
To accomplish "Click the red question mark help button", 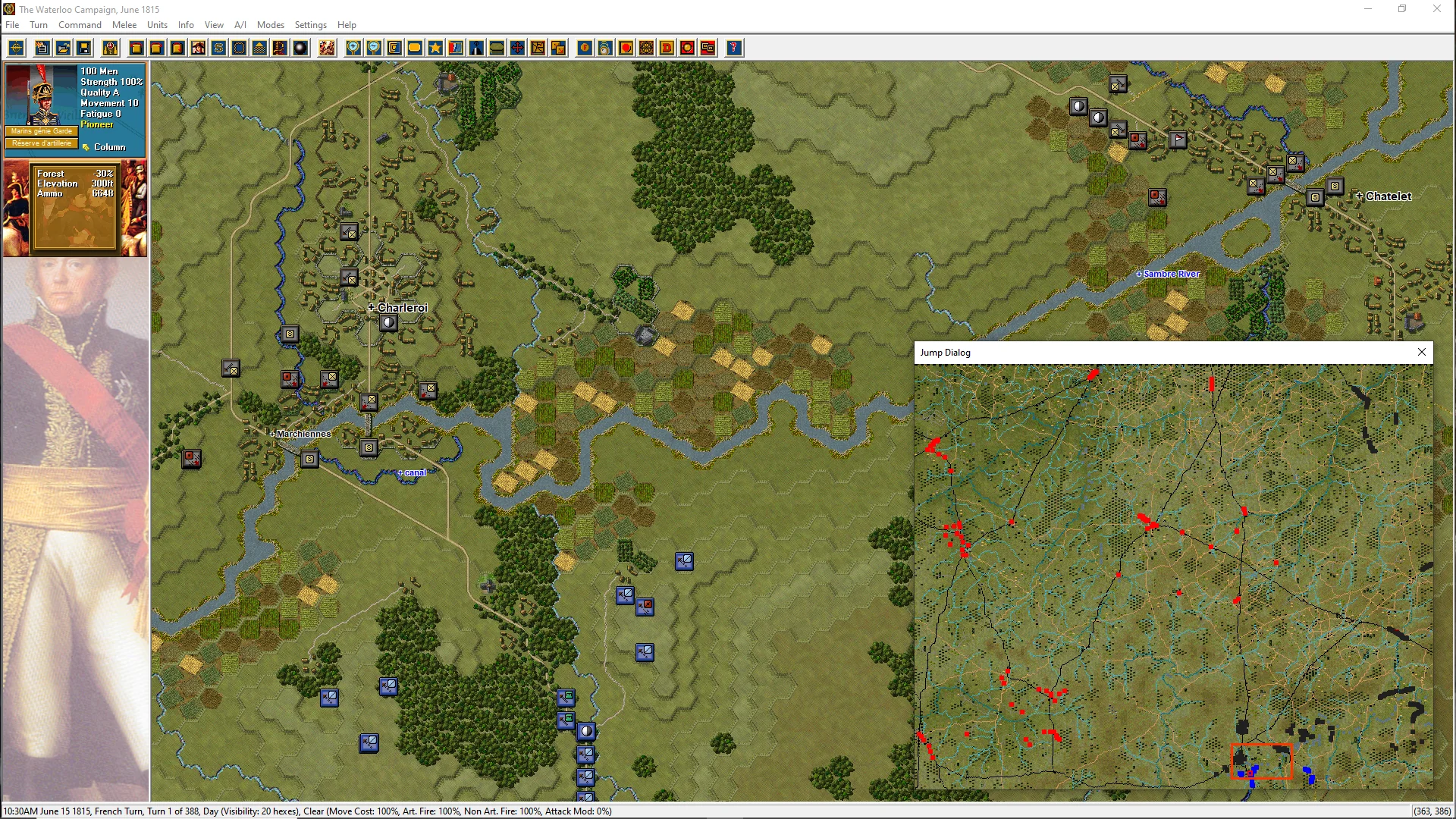I will click(x=733, y=49).
